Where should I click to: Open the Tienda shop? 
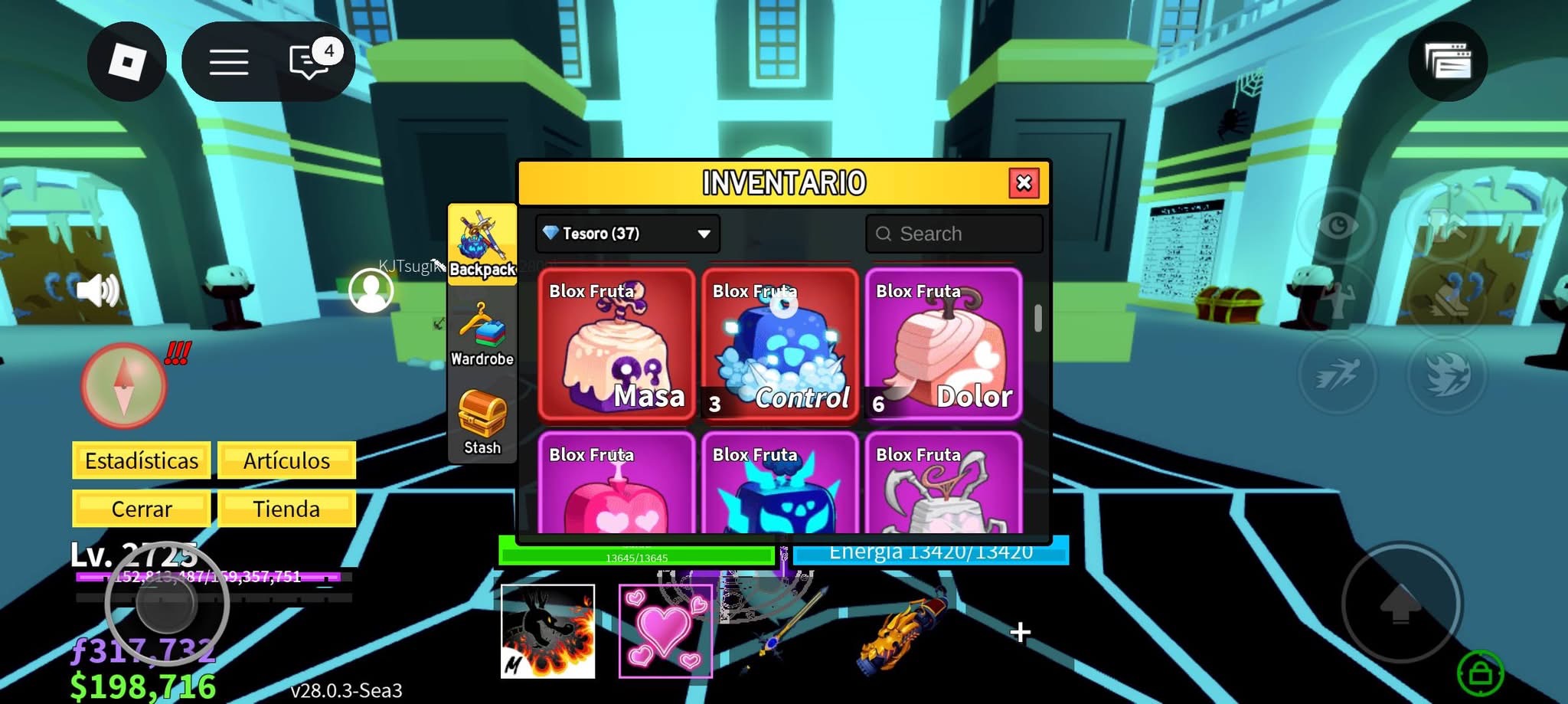pyautogui.click(x=286, y=509)
